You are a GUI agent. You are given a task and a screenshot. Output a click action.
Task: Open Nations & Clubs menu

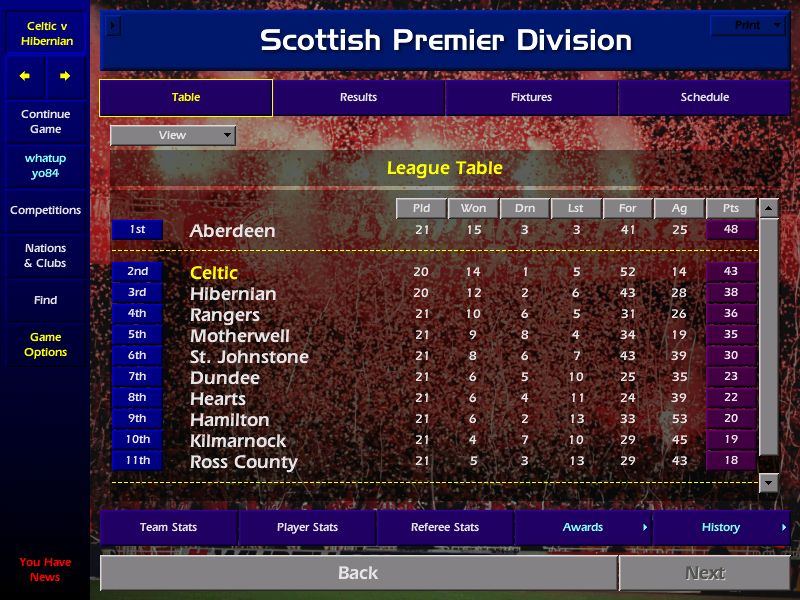45,255
